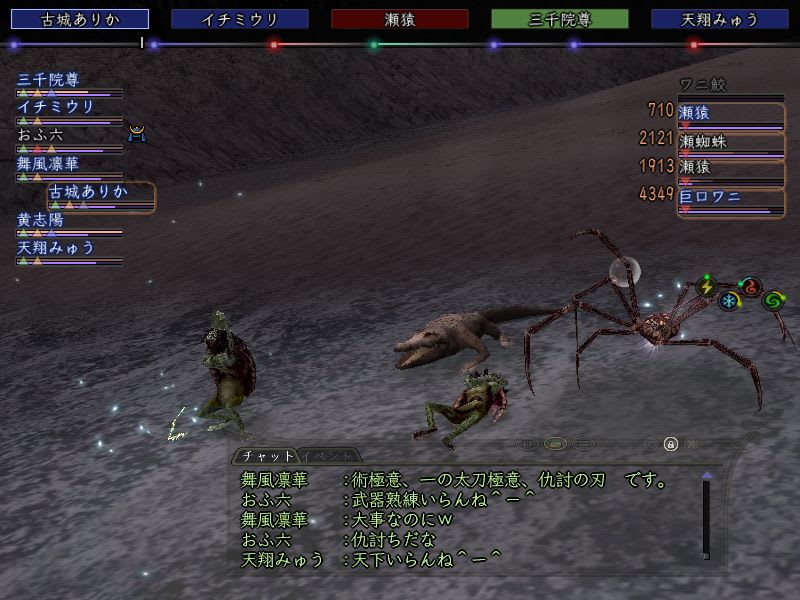
Task: Click the lightning bolt element icon
Action: pos(707,286)
